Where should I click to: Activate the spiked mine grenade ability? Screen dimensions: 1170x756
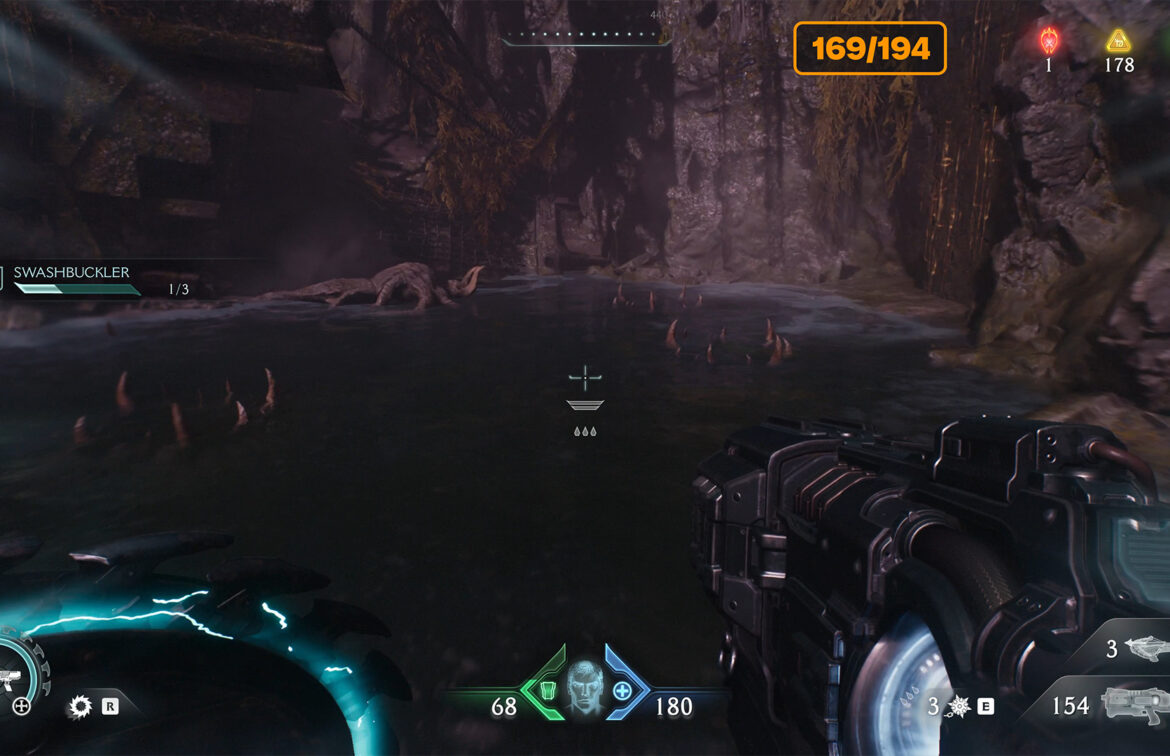958,707
